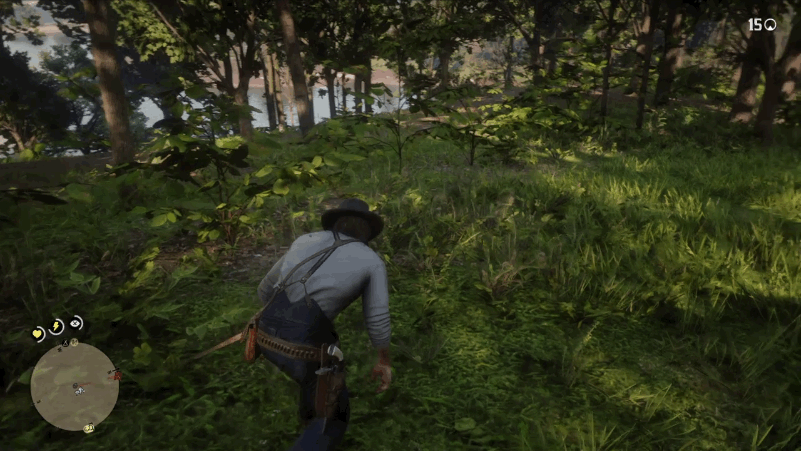
Task: Click the red marker on the minimap edge
Action: click(x=117, y=375)
